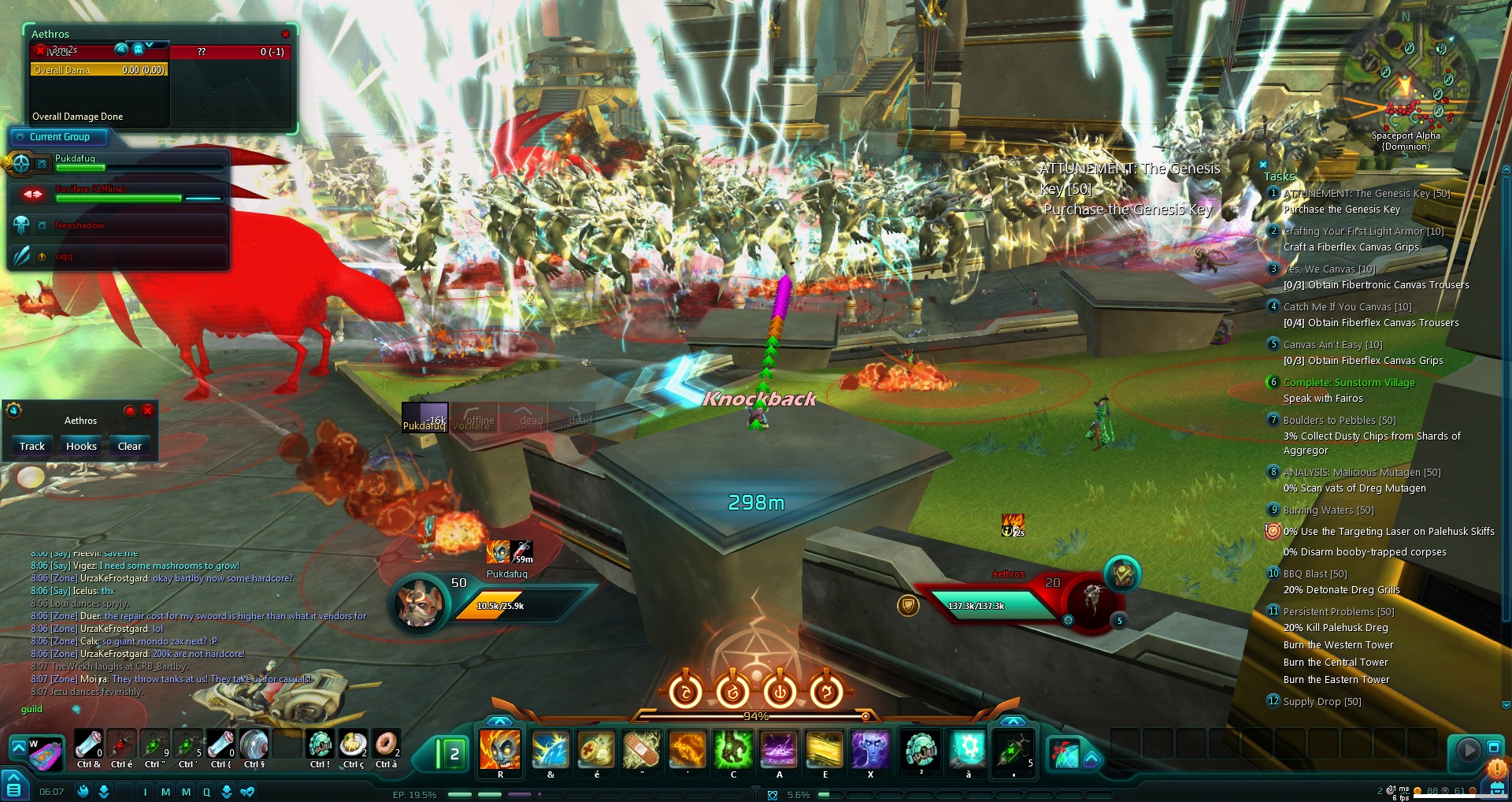Select the Boulders to Pebbles quest entry
The height and width of the screenshot is (802, 1512).
pos(1339,421)
